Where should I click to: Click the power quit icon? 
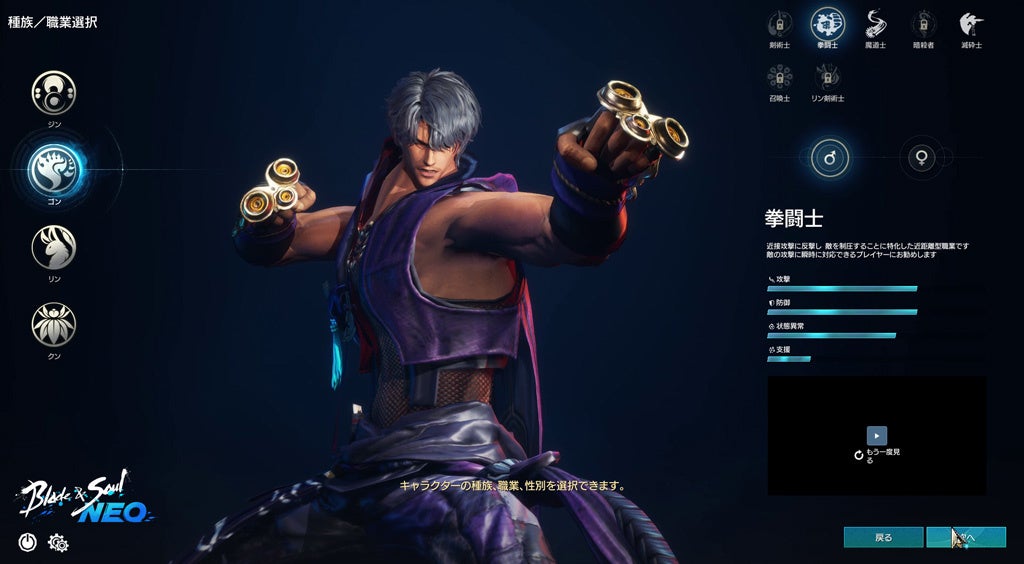point(27,542)
